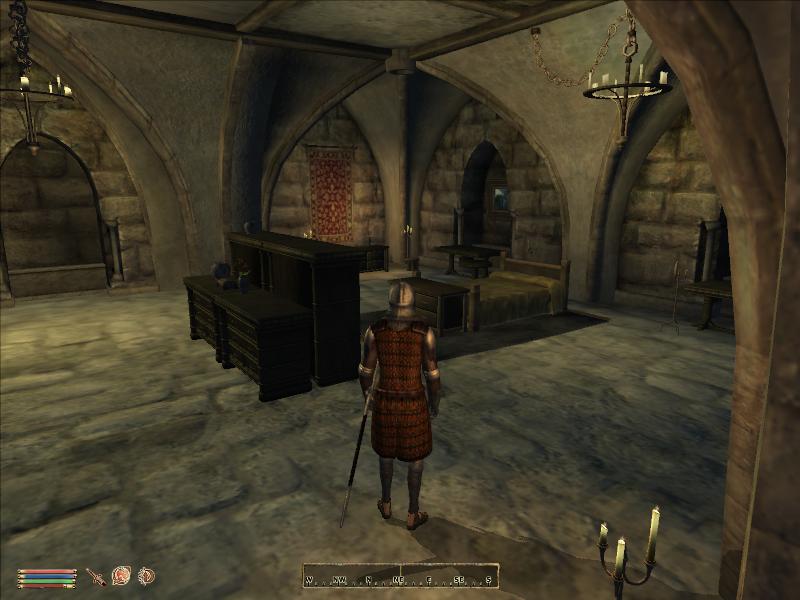Click the equipped weapon icon
The image size is (800, 600).
pos(96,576)
